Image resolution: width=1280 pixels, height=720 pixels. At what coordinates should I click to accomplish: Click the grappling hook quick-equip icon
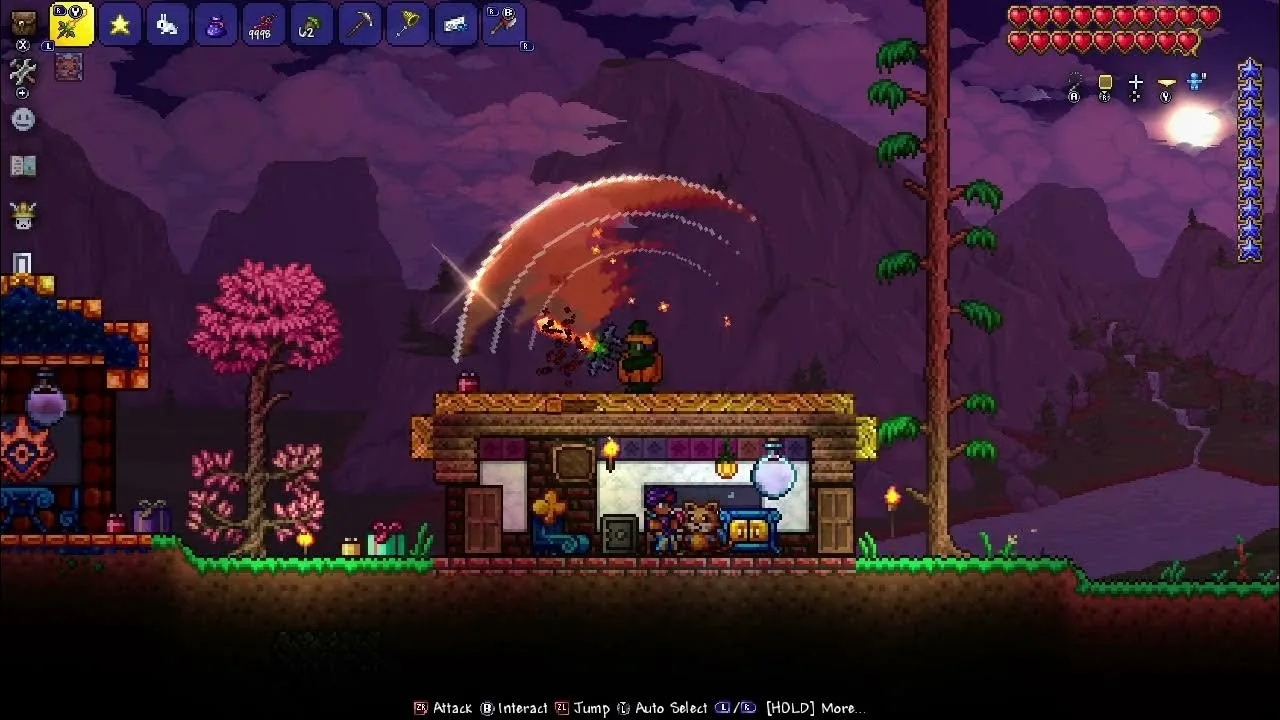coord(1074,80)
